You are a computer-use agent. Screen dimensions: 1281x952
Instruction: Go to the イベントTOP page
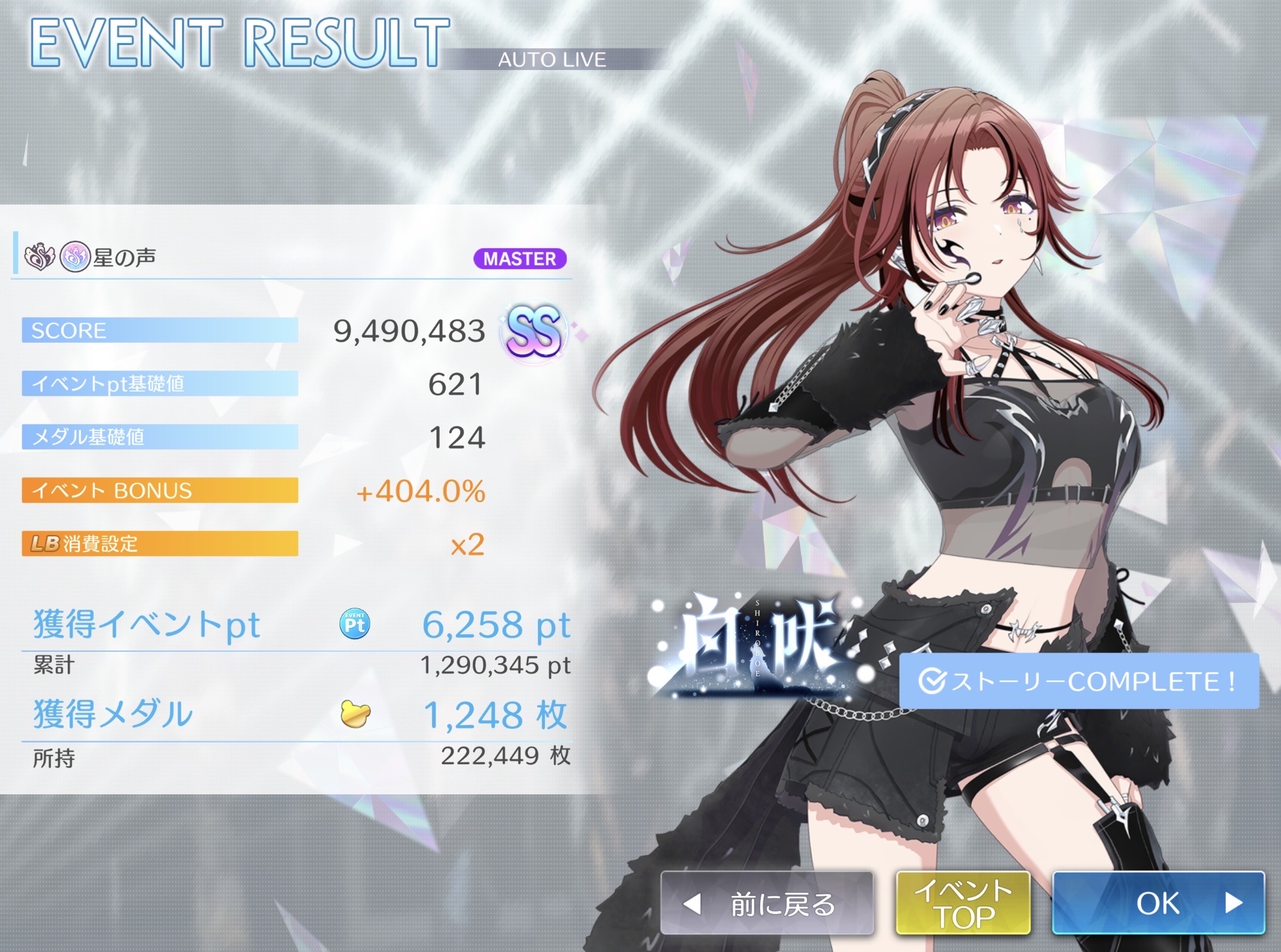click(963, 903)
